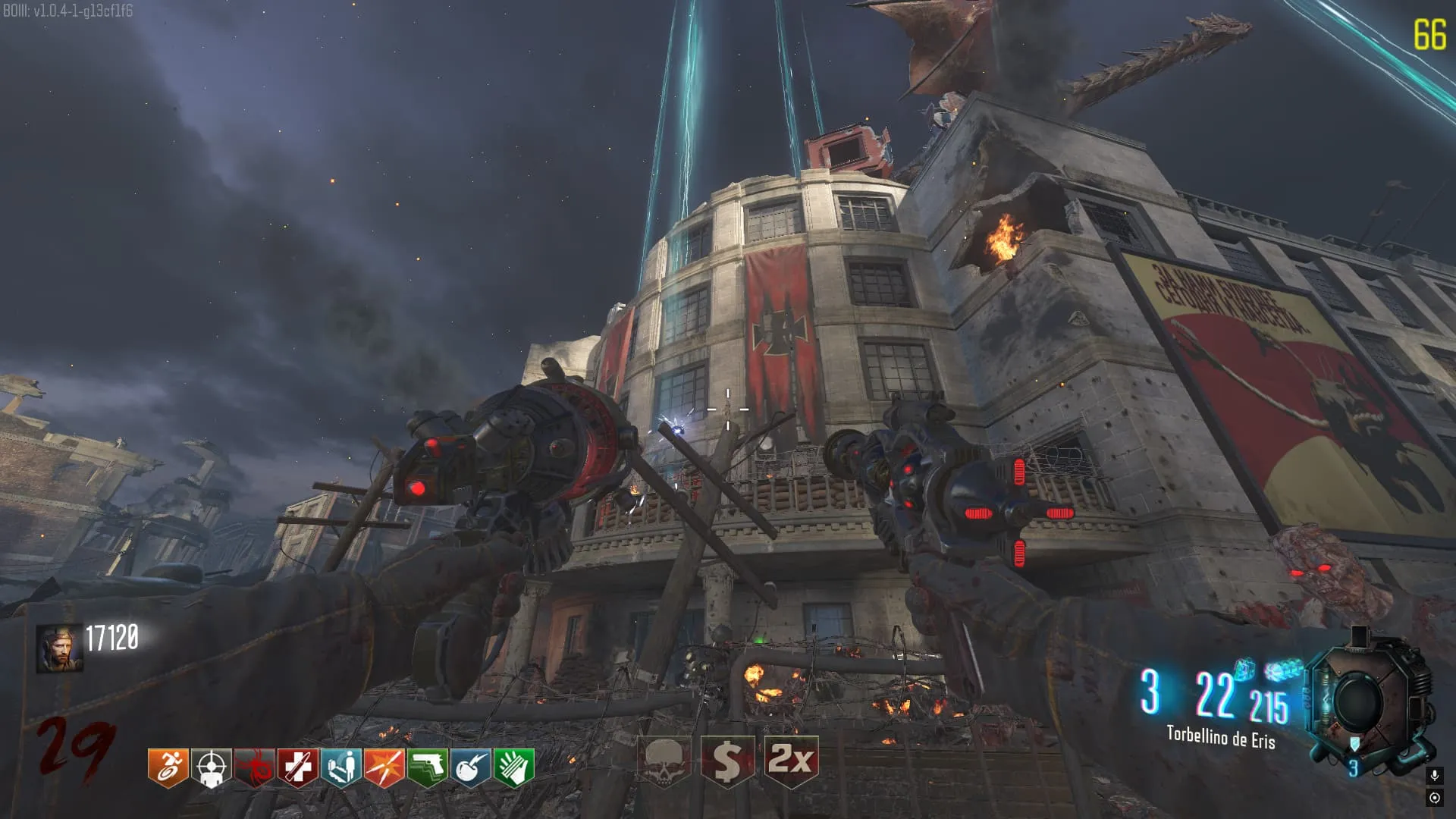Click the player character portrait
Viewport: 1456px width, 819px height.
[x=58, y=649]
